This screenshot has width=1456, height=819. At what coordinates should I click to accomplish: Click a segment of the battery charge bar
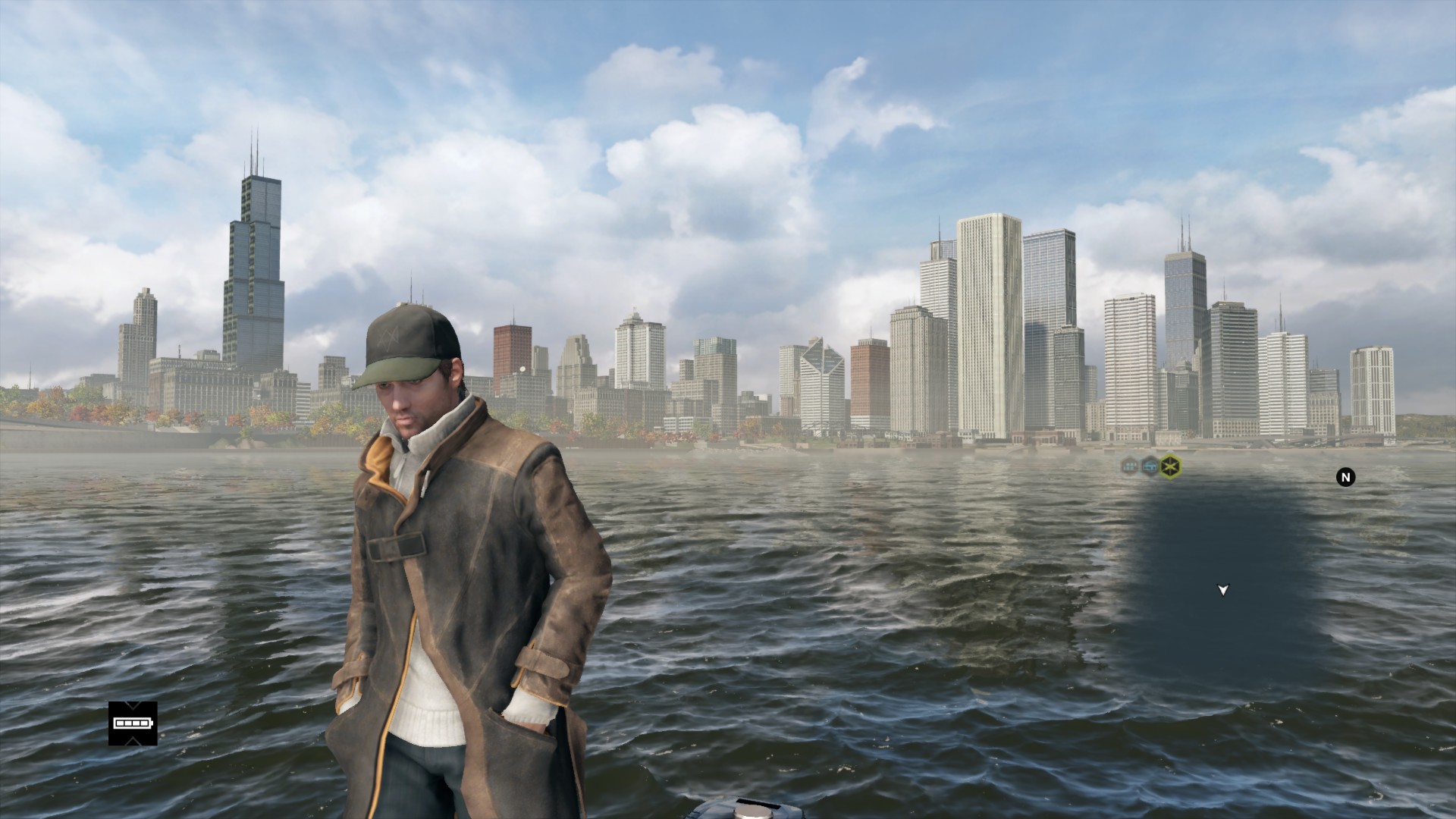129,723
